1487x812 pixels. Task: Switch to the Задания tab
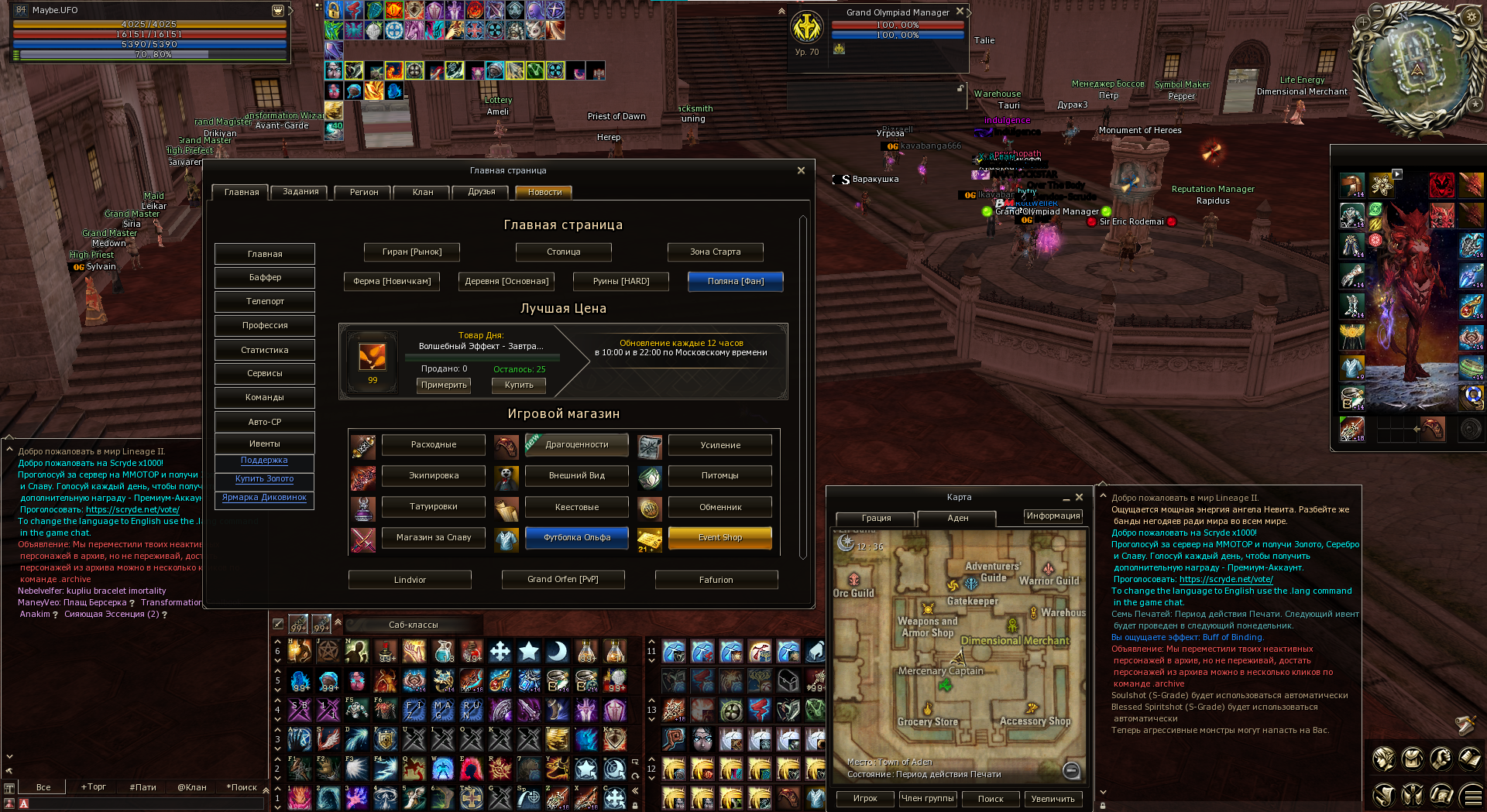coord(299,192)
